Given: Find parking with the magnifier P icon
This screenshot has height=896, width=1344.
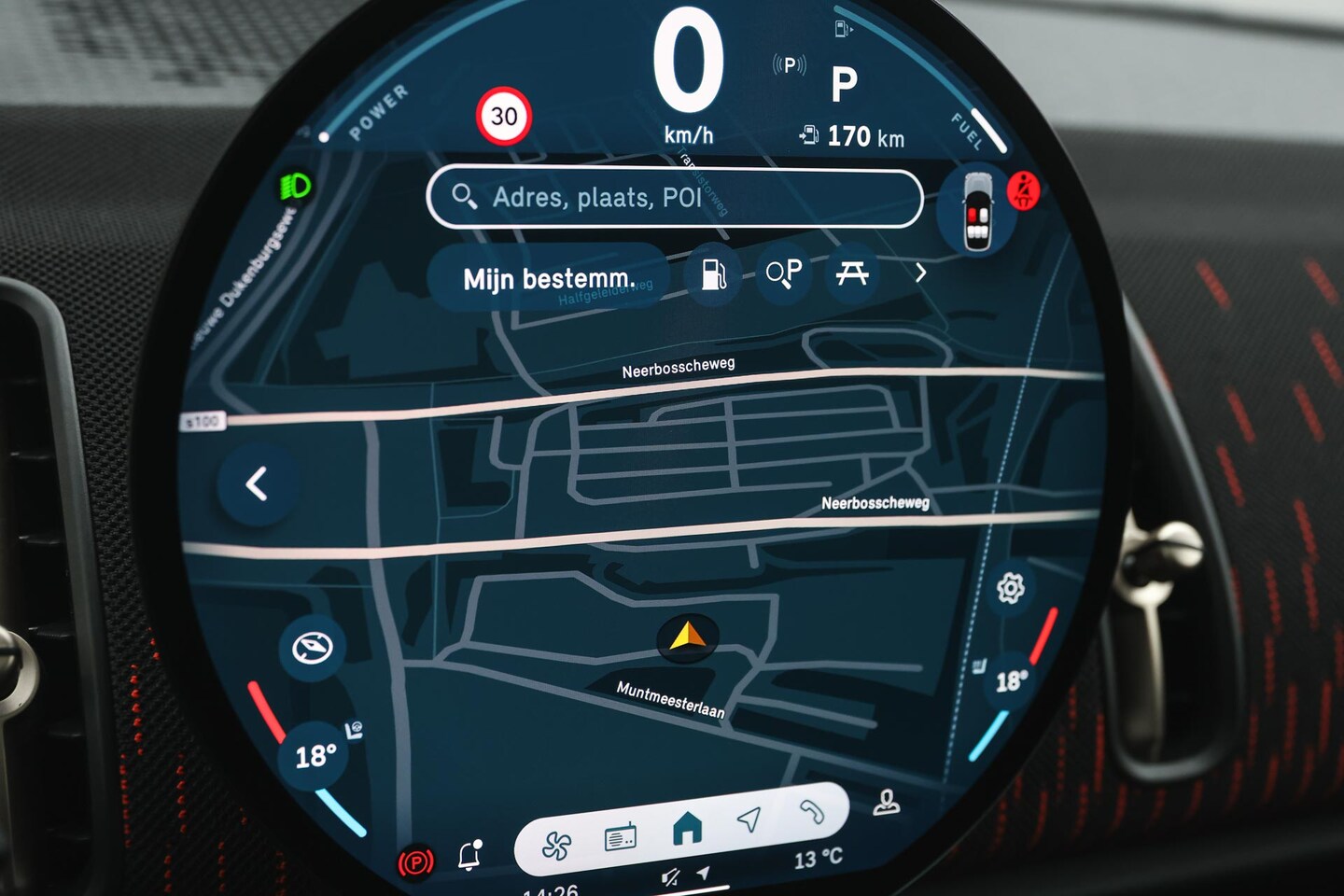Looking at the screenshot, I should pos(784,273).
